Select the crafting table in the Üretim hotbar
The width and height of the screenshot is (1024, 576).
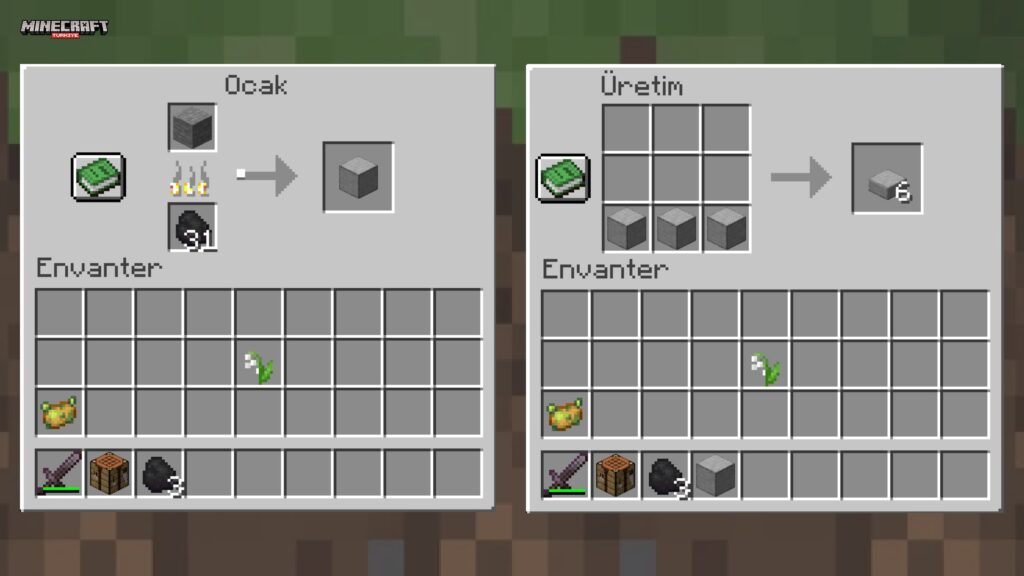(616, 474)
